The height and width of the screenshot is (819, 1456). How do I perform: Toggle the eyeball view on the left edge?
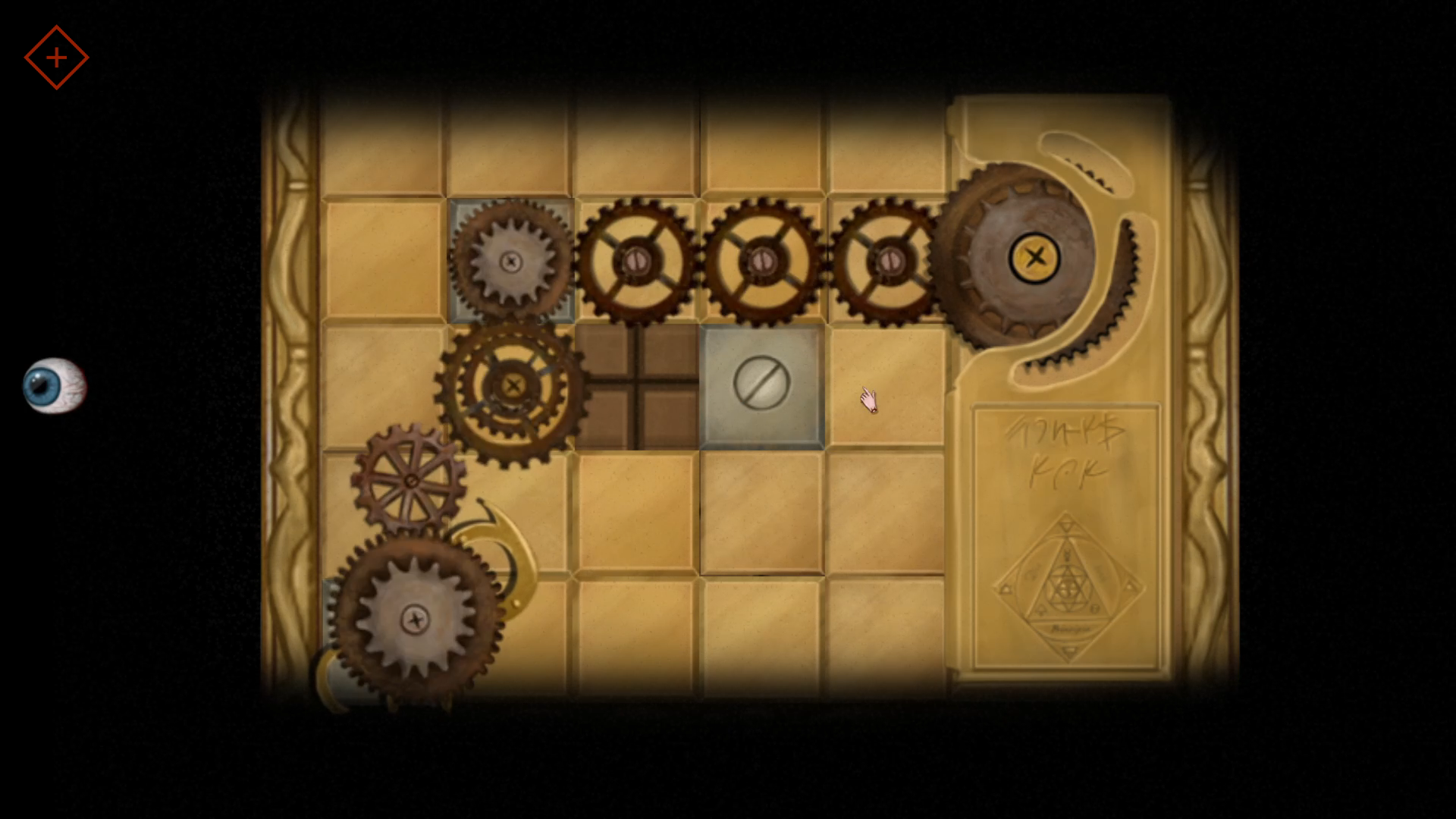(x=57, y=387)
